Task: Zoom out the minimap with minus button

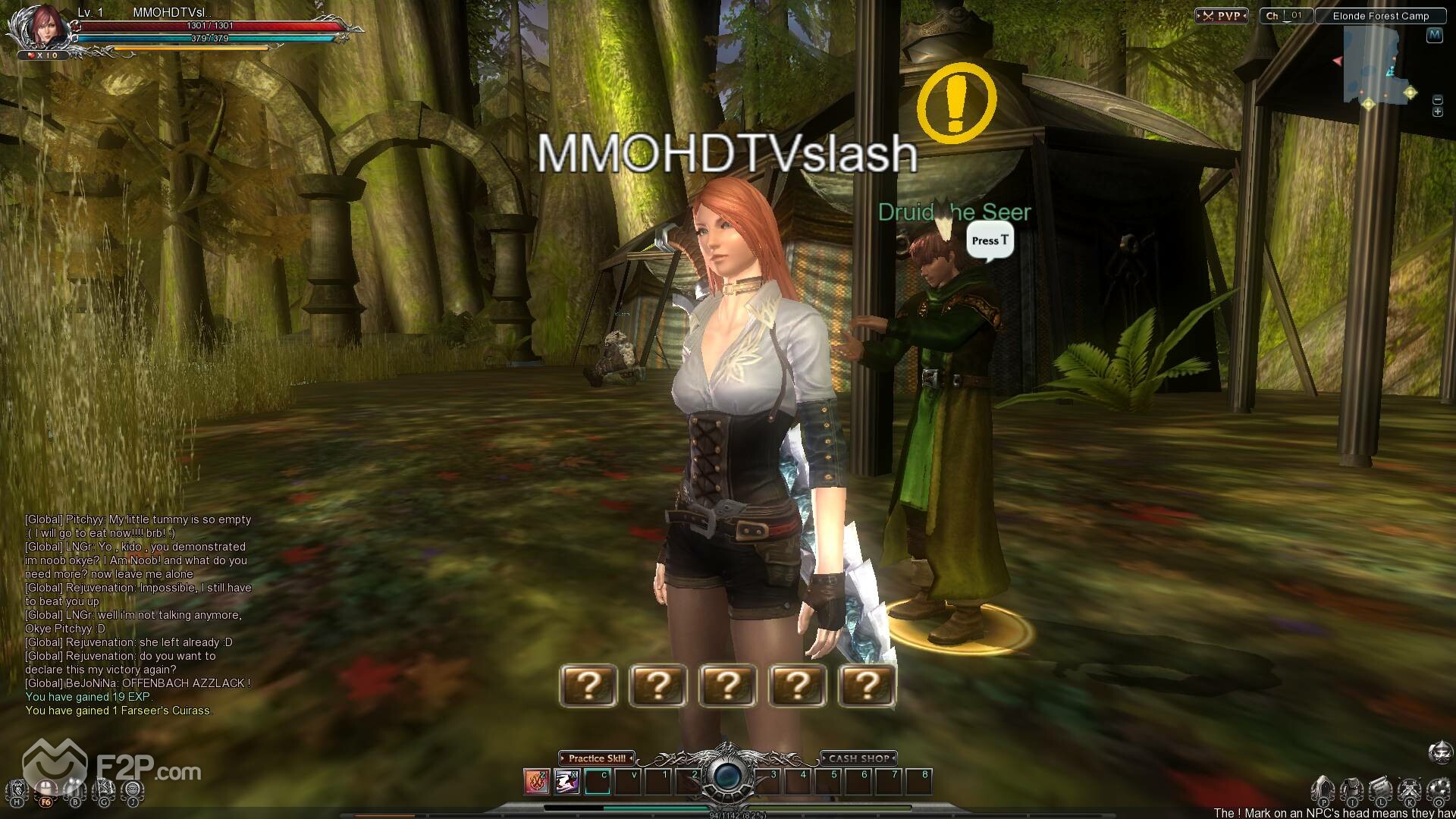Action: [1437, 100]
